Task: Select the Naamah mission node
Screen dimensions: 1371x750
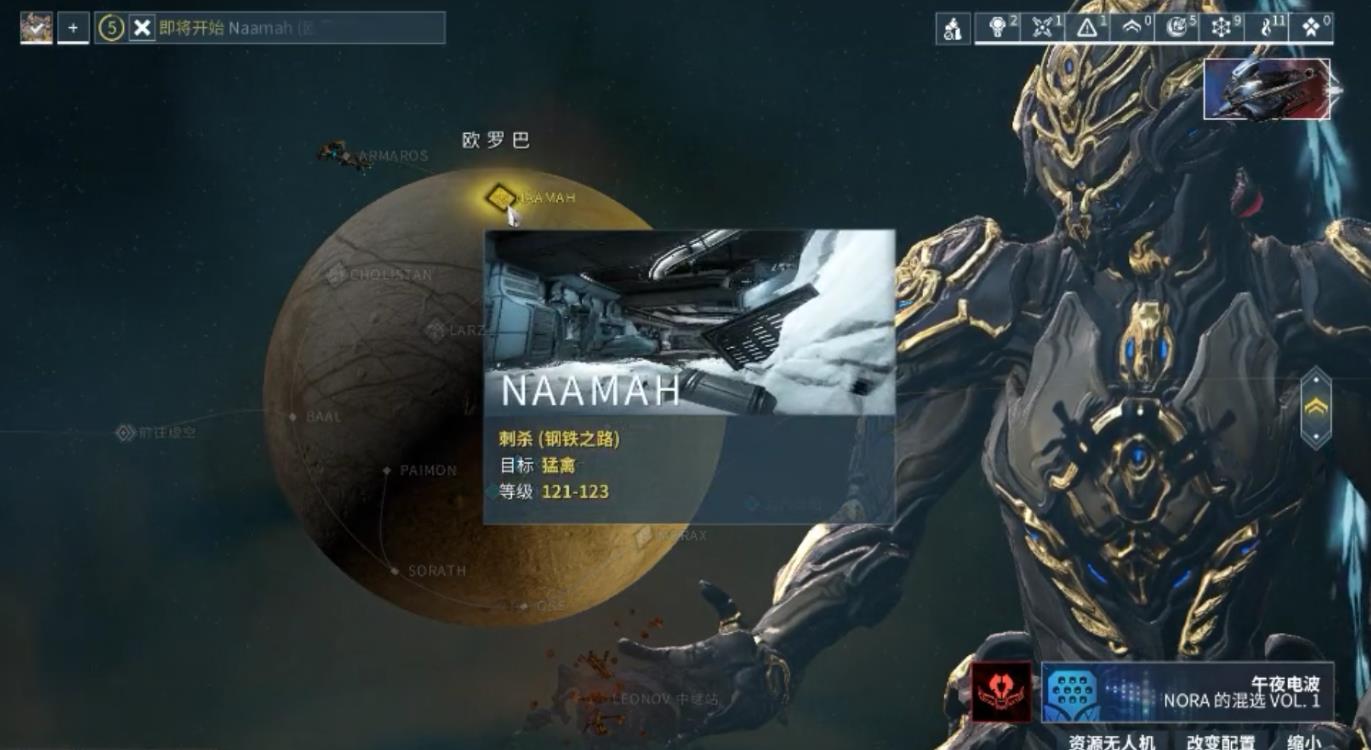Action: (x=499, y=197)
